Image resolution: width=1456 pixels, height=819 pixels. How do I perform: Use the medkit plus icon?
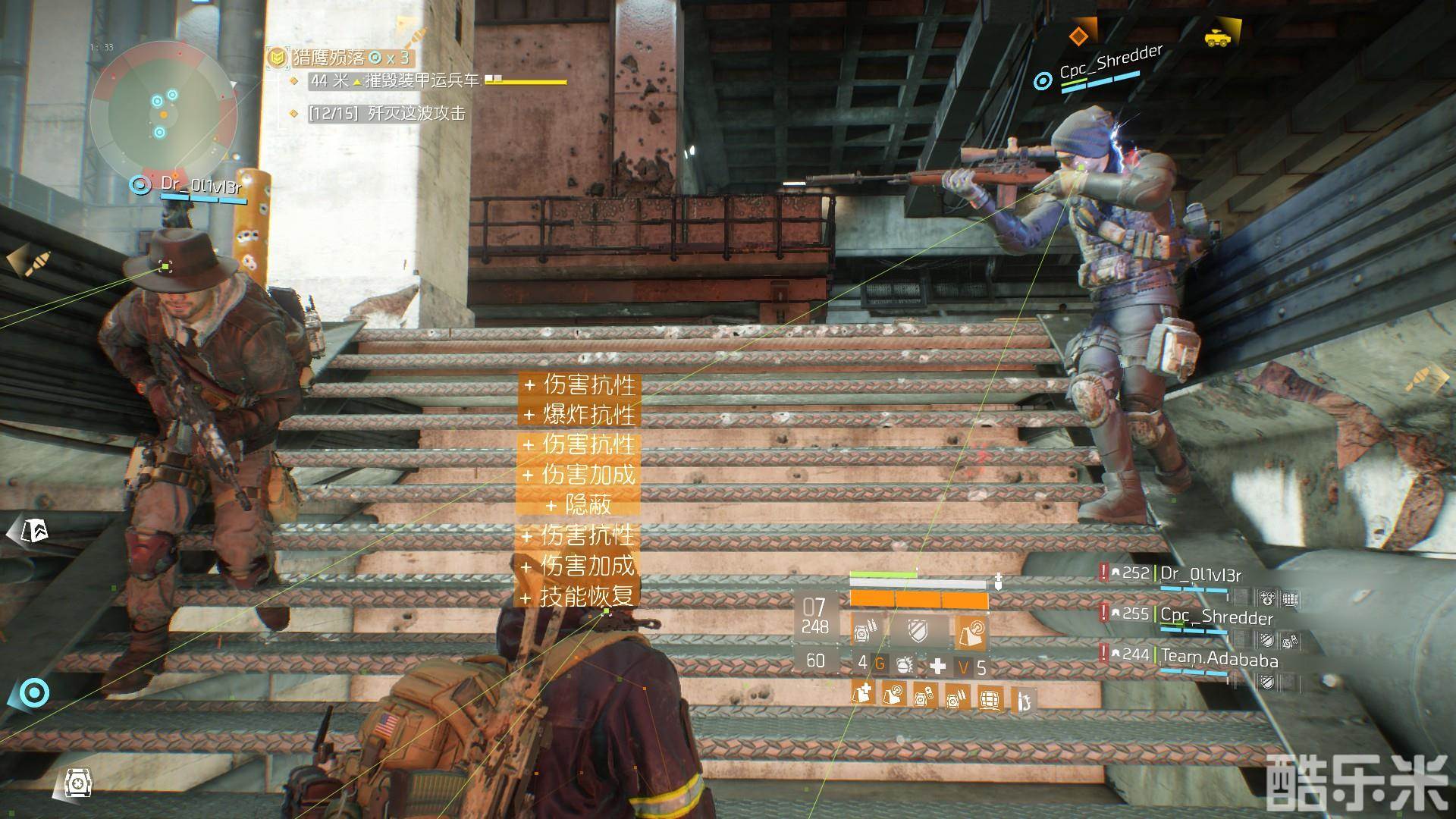tap(938, 666)
